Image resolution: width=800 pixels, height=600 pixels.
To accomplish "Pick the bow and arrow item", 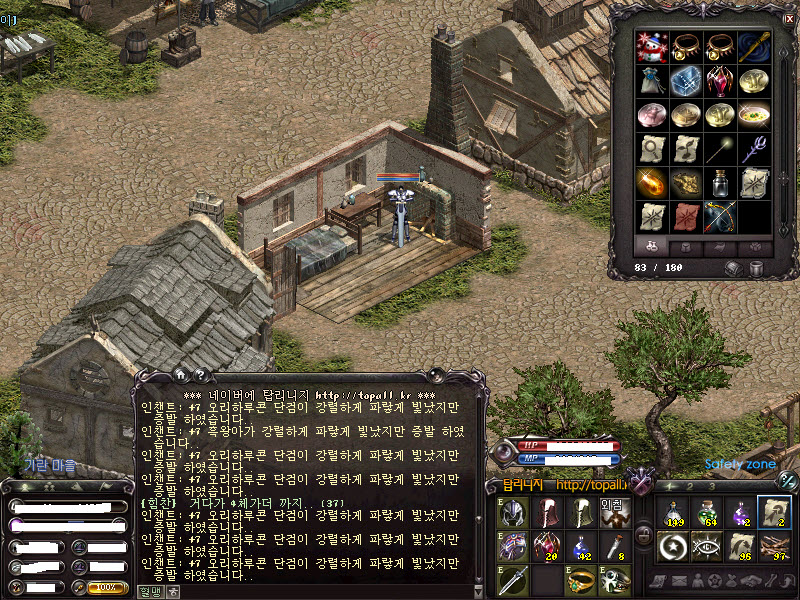I will click(720, 216).
